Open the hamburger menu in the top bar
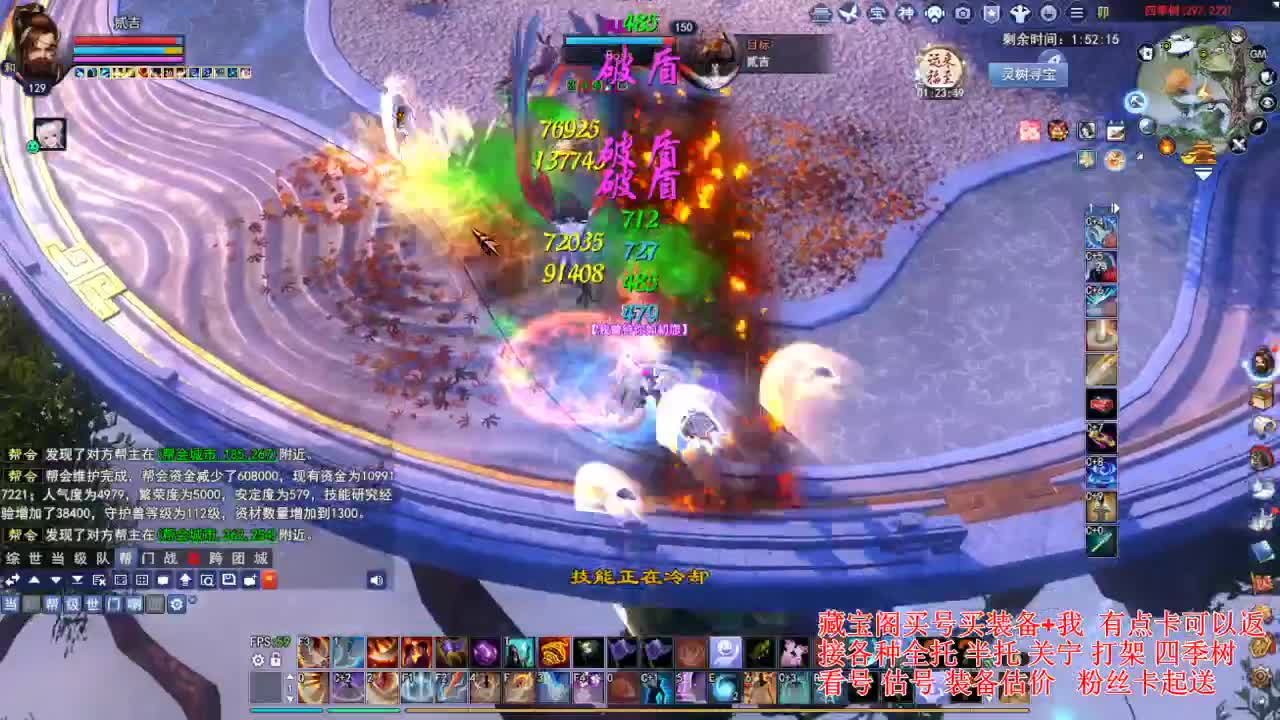 [x=1078, y=13]
